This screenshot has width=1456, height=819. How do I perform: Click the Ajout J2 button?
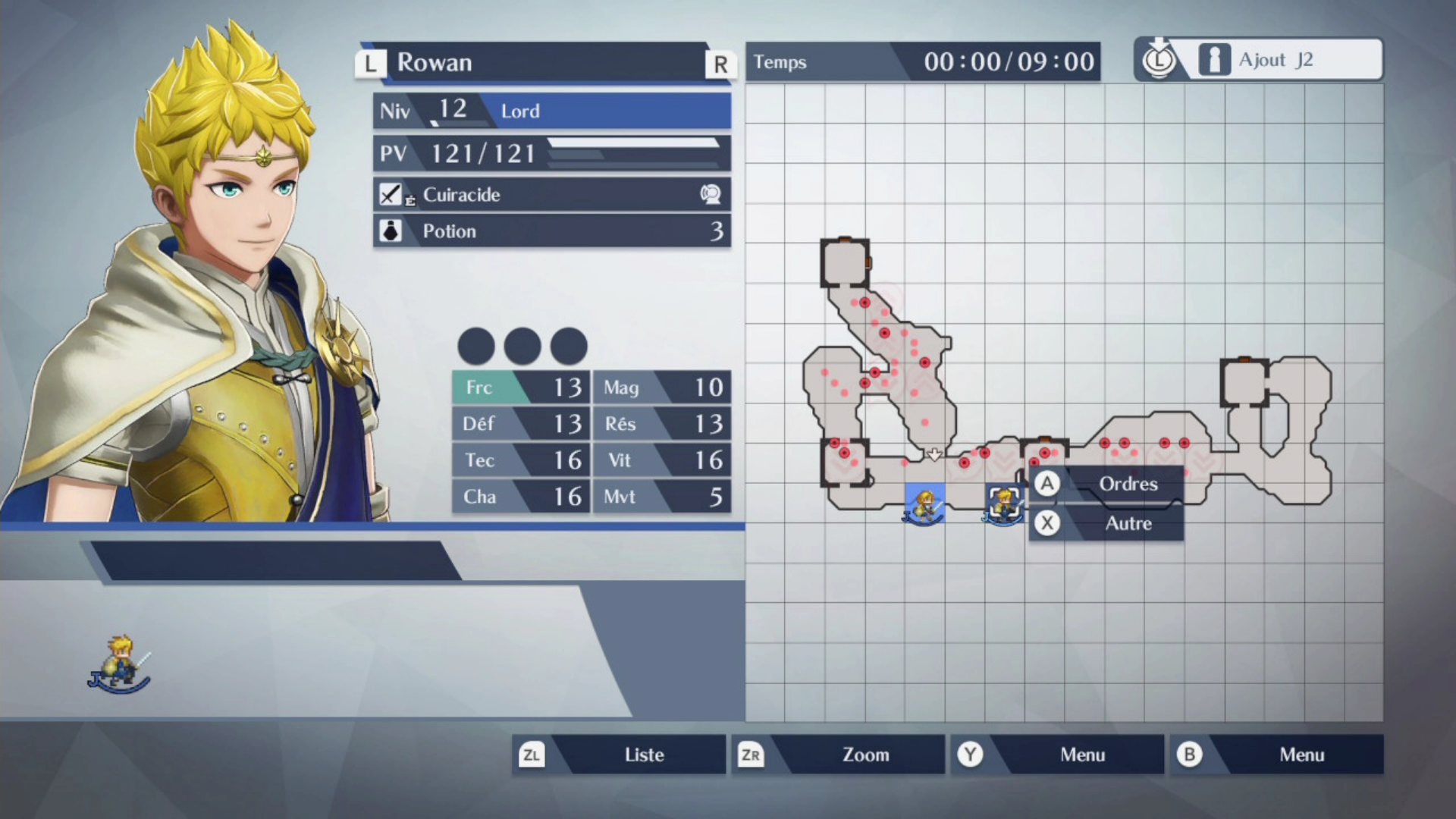1259,60
